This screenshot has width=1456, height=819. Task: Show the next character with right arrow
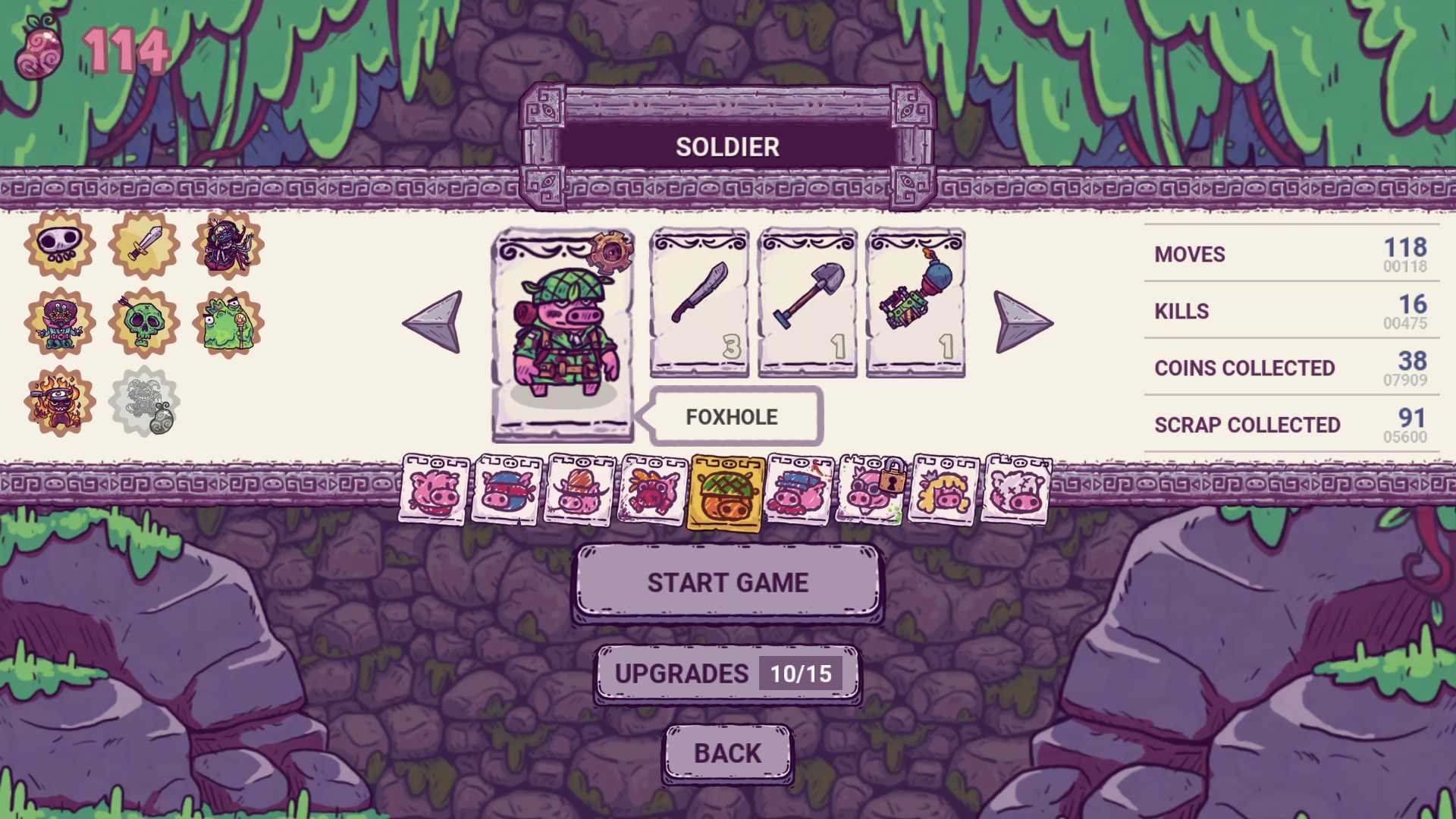pos(1022,322)
